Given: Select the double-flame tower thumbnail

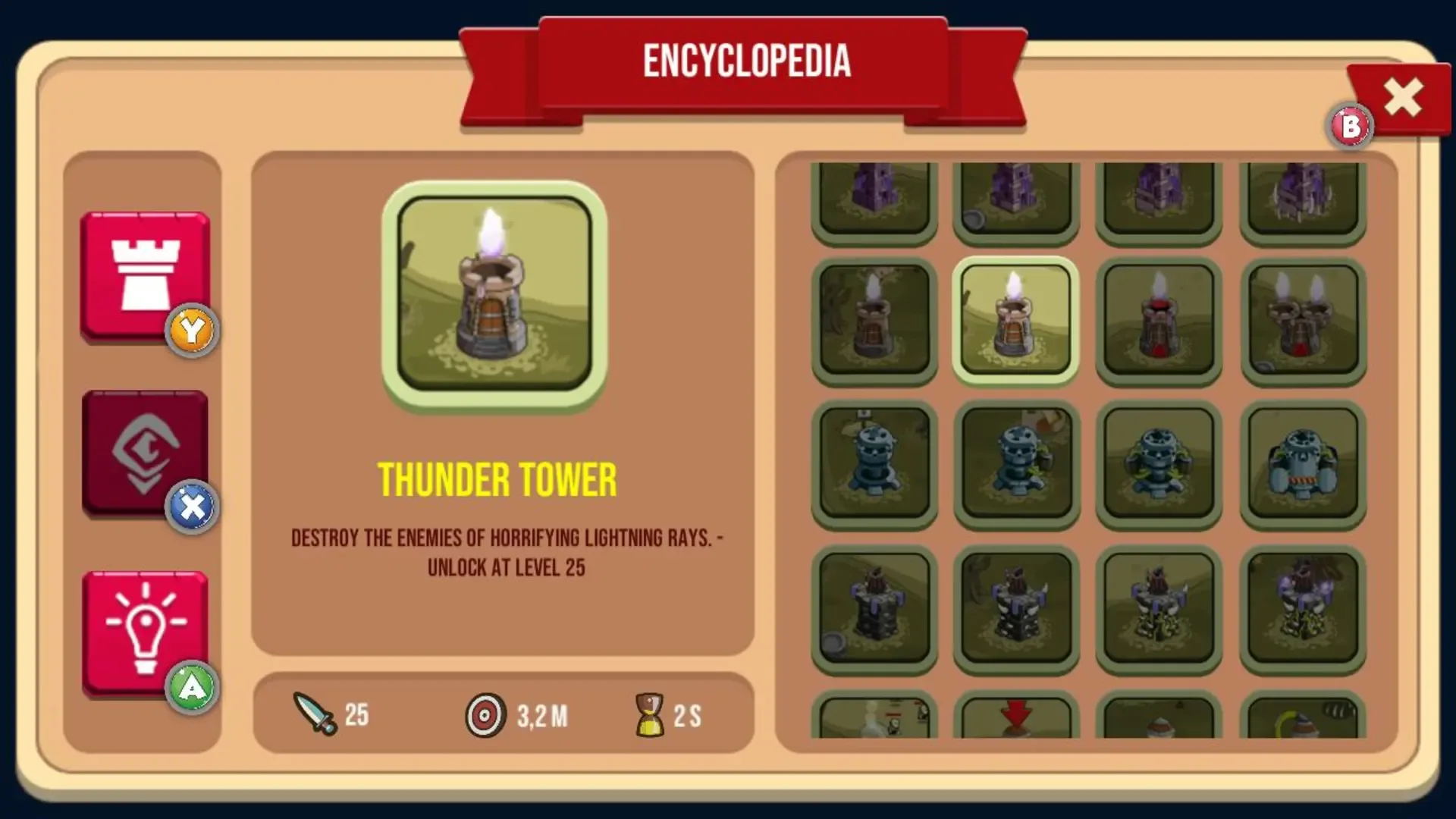Looking at the screenshot, I should point(1301,320).
